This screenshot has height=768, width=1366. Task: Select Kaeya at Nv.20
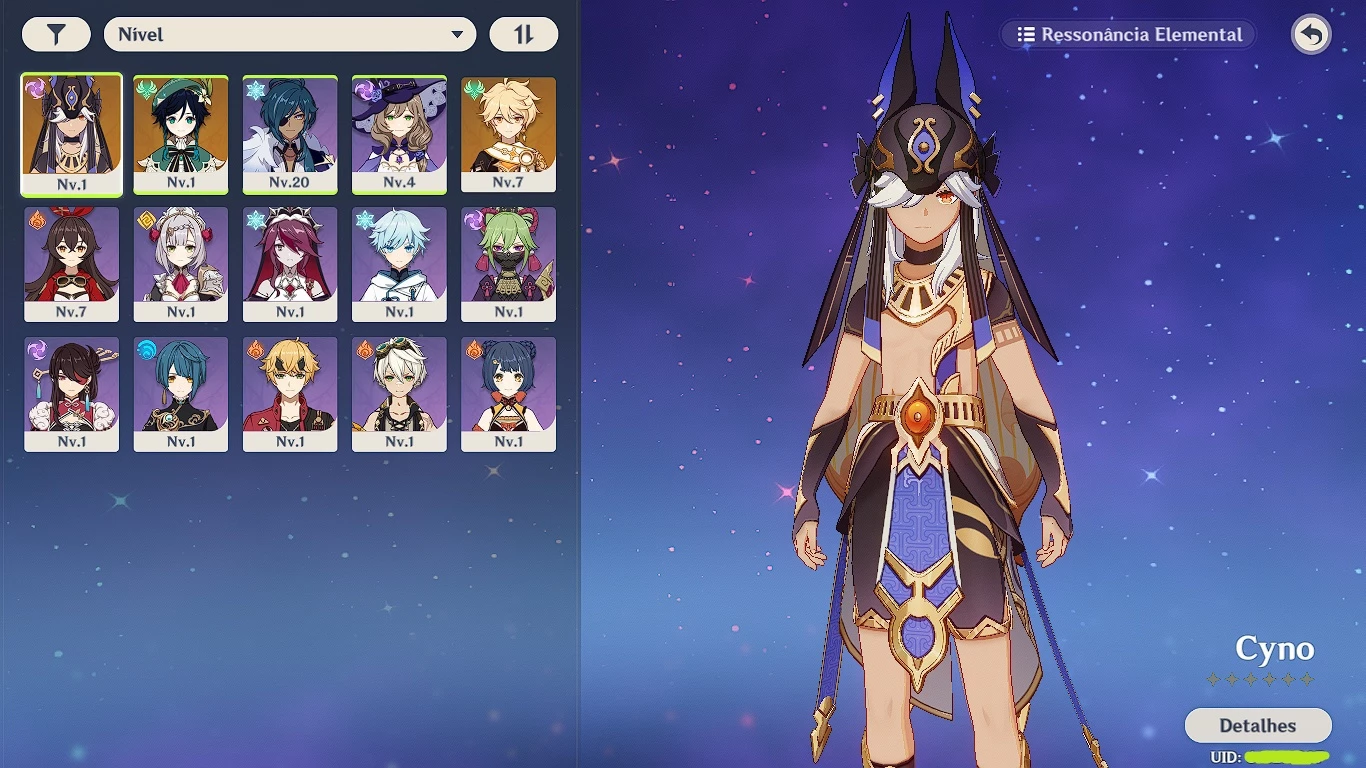(290, 134)
